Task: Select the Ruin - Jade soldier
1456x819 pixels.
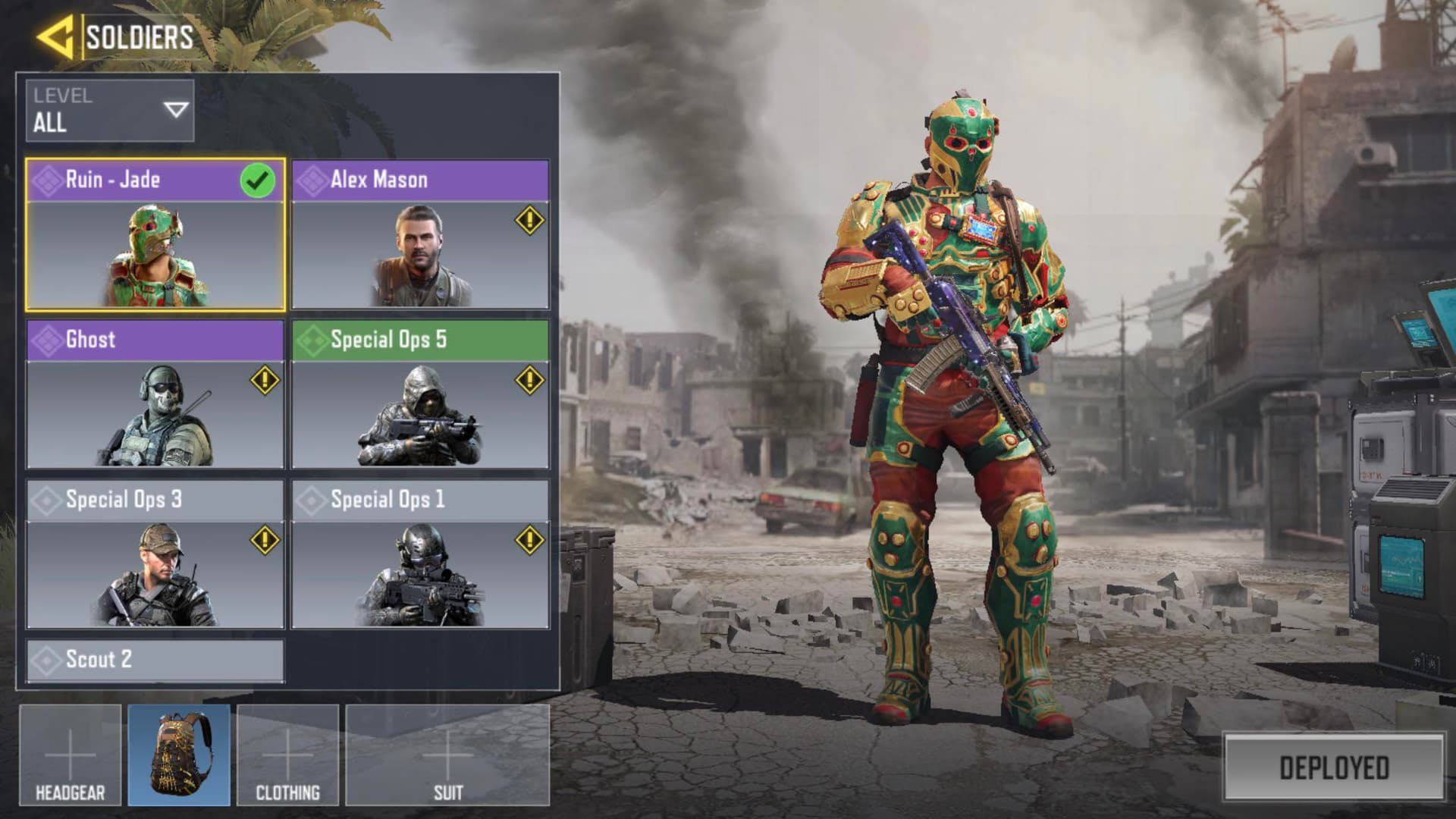Action: 155,235
